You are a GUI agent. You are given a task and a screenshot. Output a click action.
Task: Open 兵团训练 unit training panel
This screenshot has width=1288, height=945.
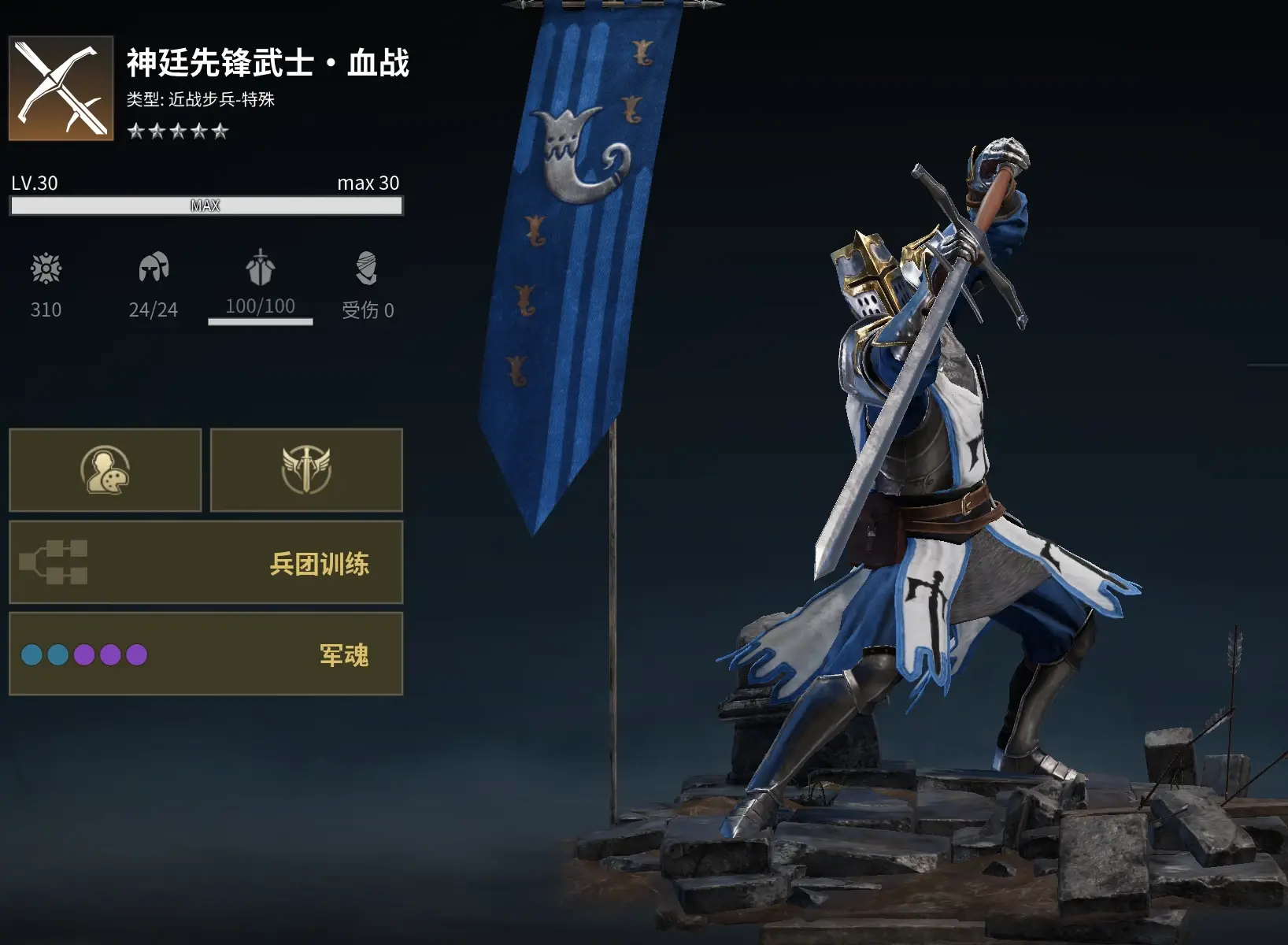(x=205, y=562)
